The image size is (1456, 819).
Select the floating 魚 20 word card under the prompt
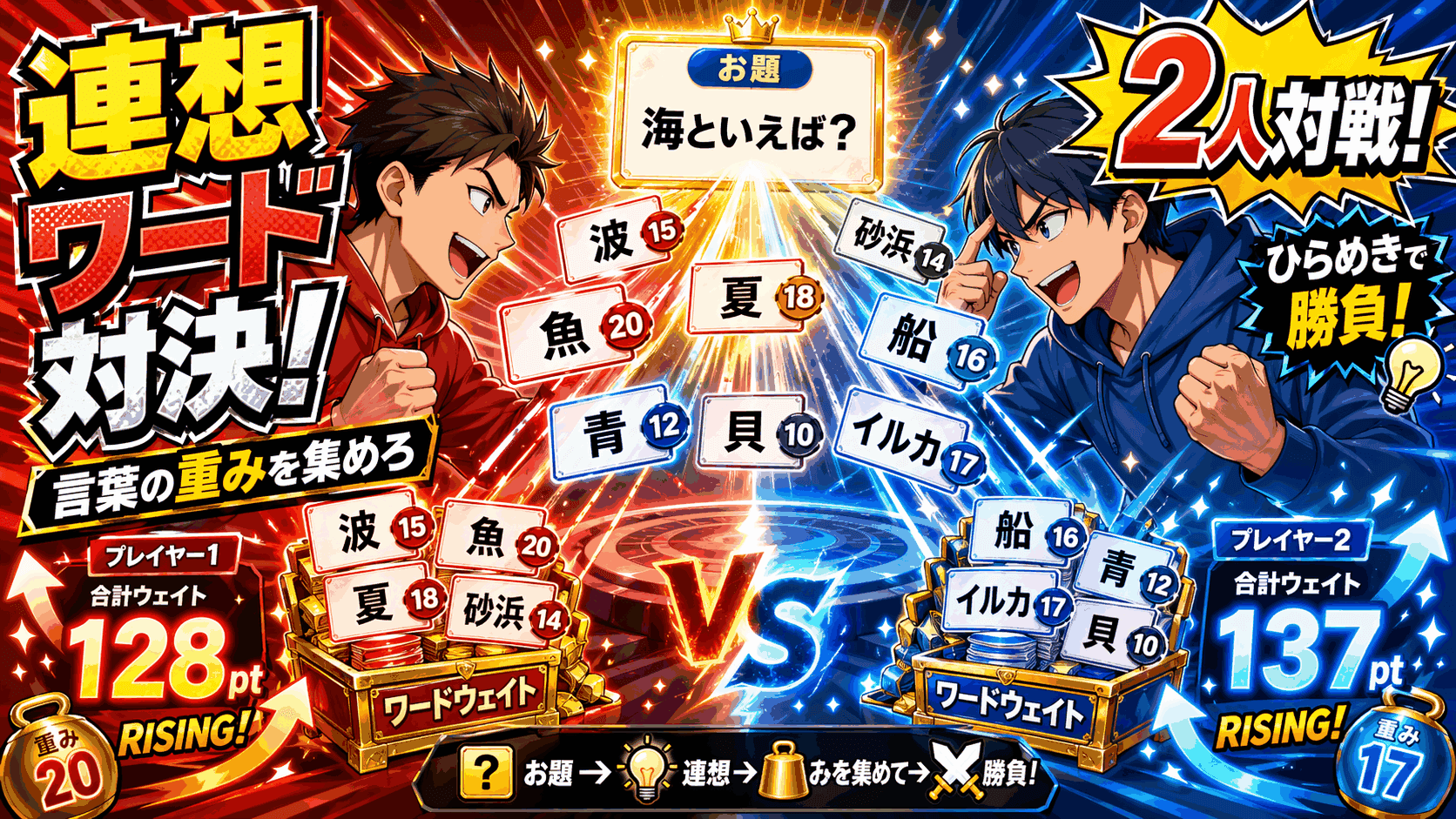coord(573,332)
